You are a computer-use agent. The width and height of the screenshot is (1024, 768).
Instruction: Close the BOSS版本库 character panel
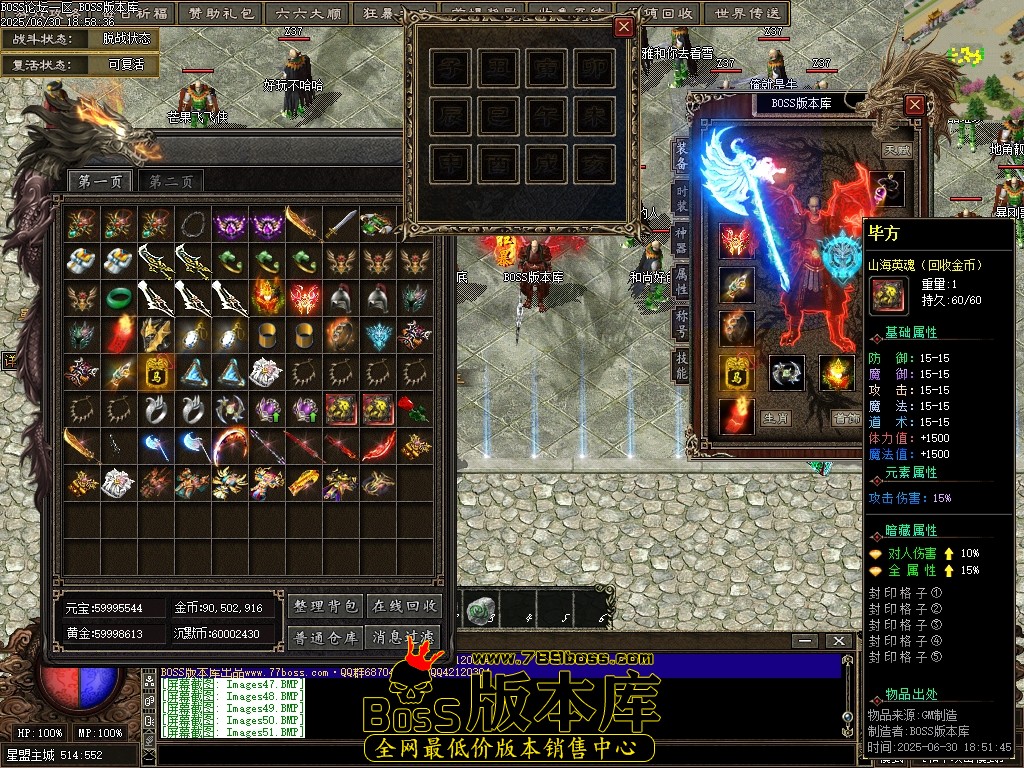(x=914, y=104)
